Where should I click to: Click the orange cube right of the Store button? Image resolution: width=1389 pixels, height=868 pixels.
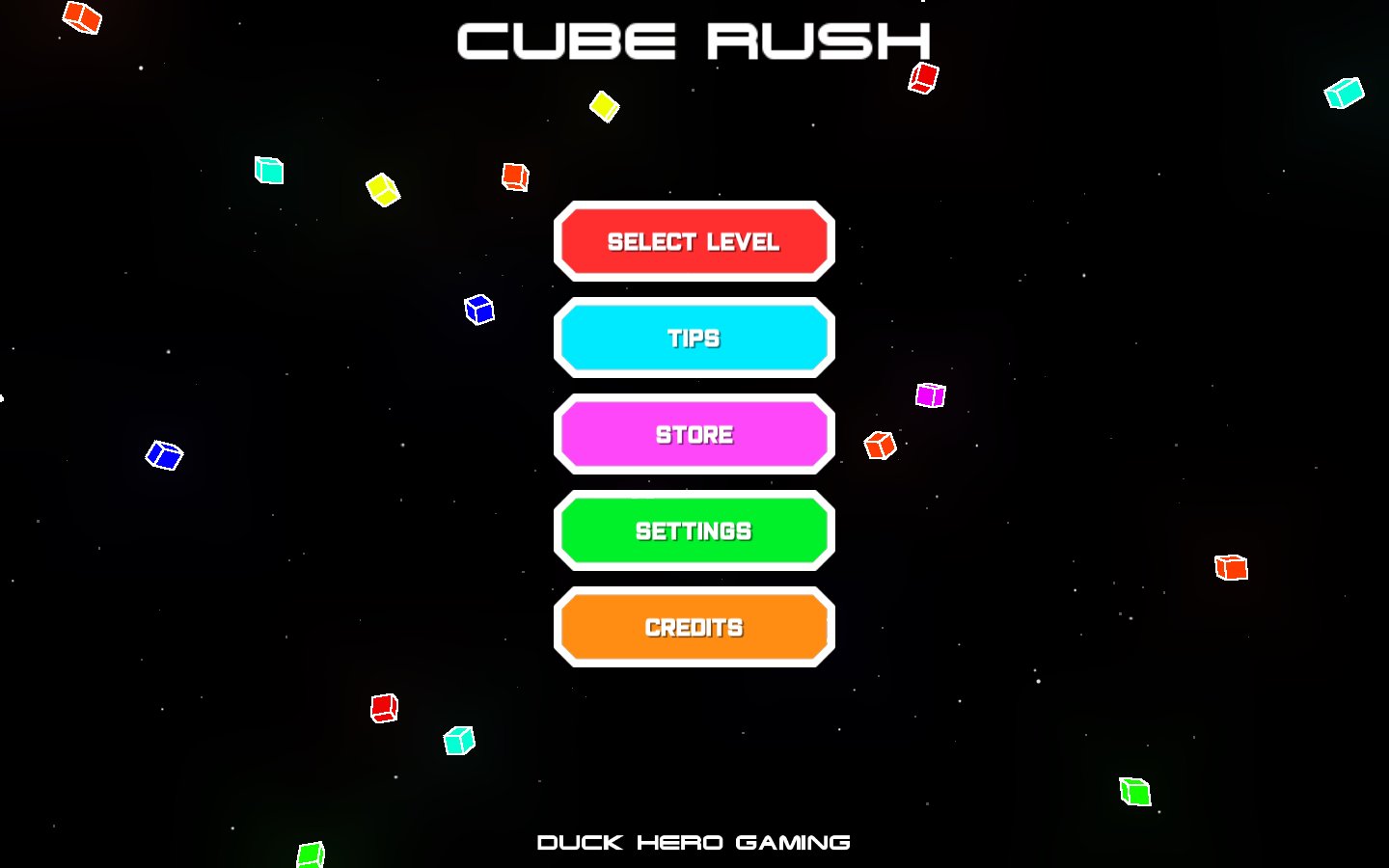(x=879, y=446)
